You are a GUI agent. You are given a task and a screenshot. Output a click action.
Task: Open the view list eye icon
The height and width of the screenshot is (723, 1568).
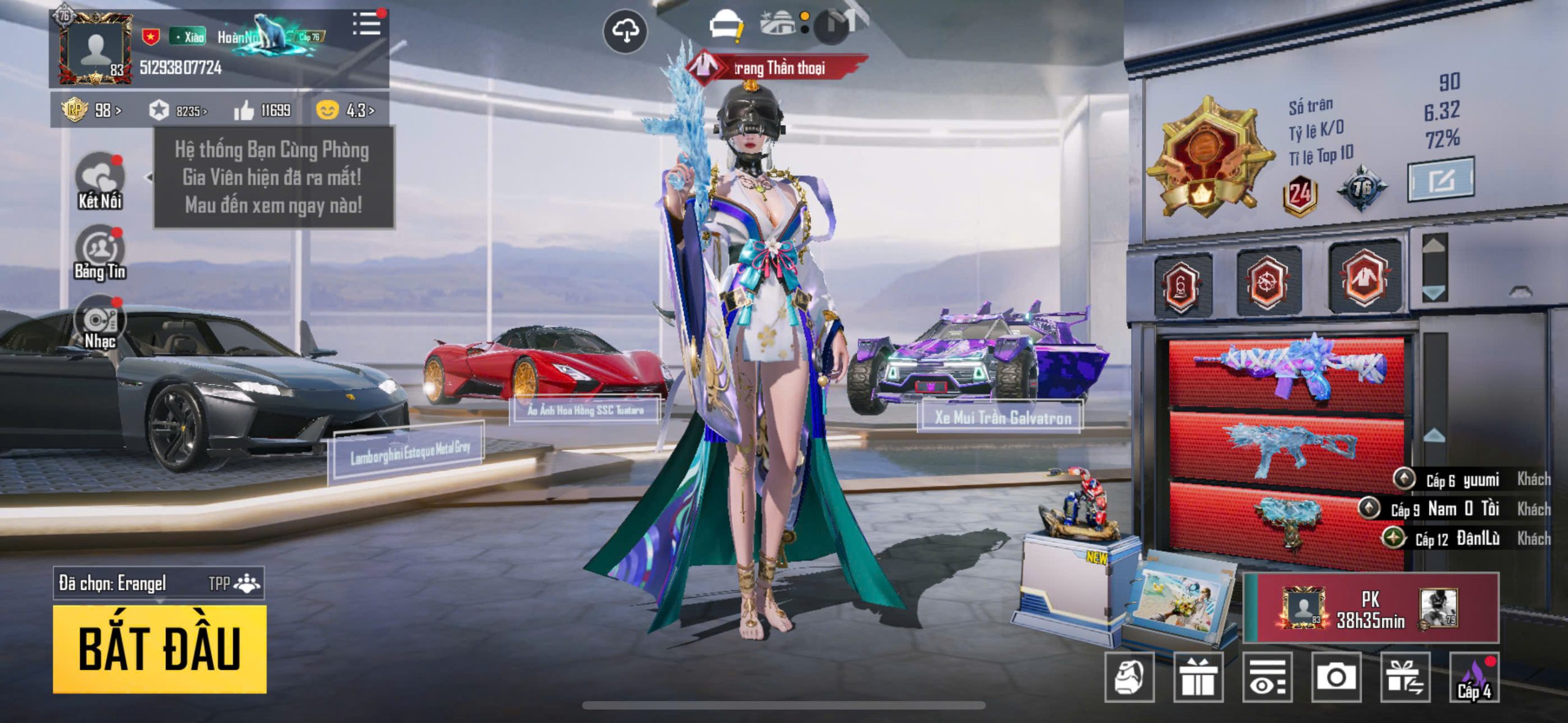click(x=1267, y=676)
